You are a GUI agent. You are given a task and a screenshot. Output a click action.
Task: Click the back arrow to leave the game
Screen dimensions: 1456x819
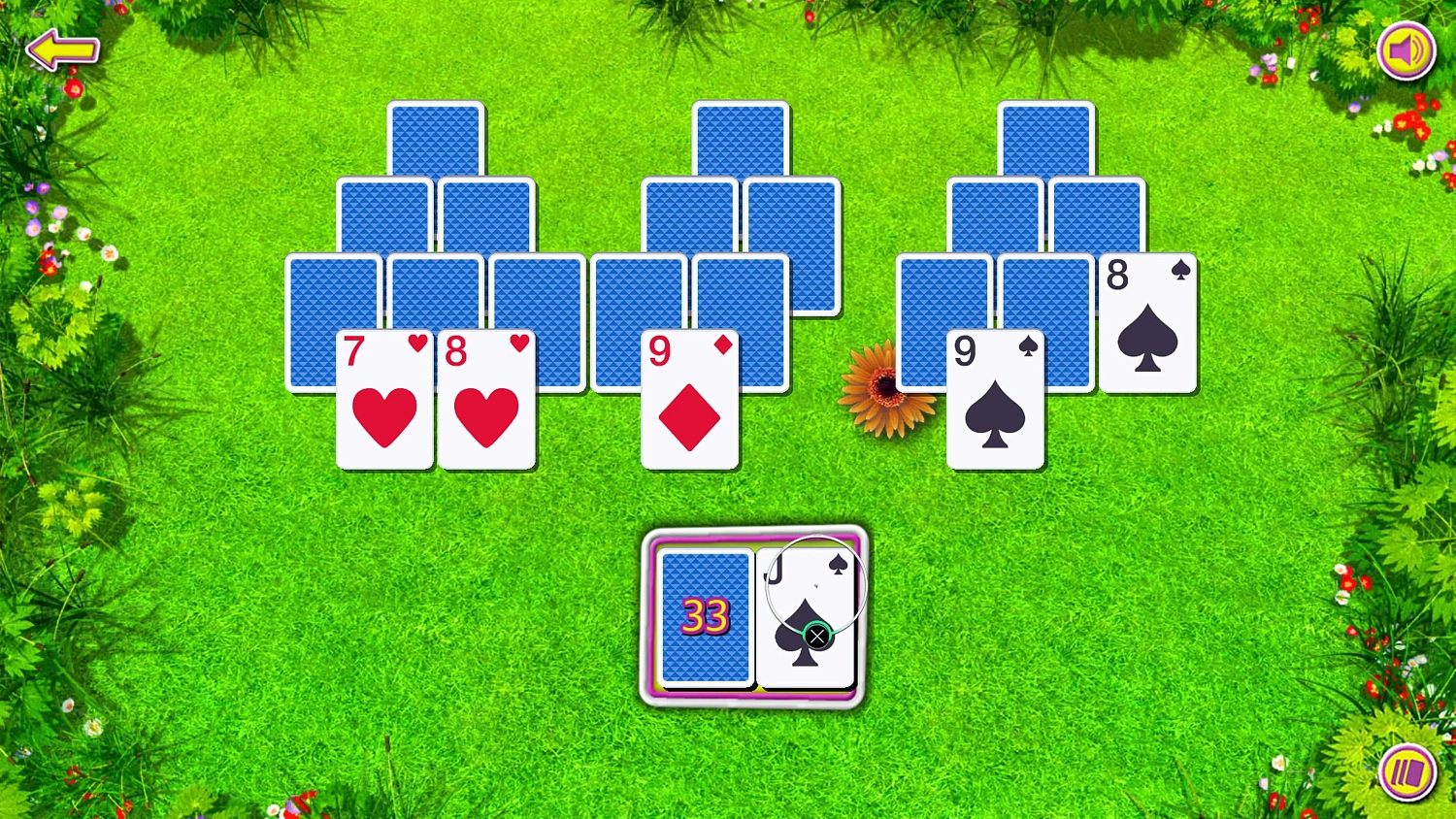[x=61, y=49]
